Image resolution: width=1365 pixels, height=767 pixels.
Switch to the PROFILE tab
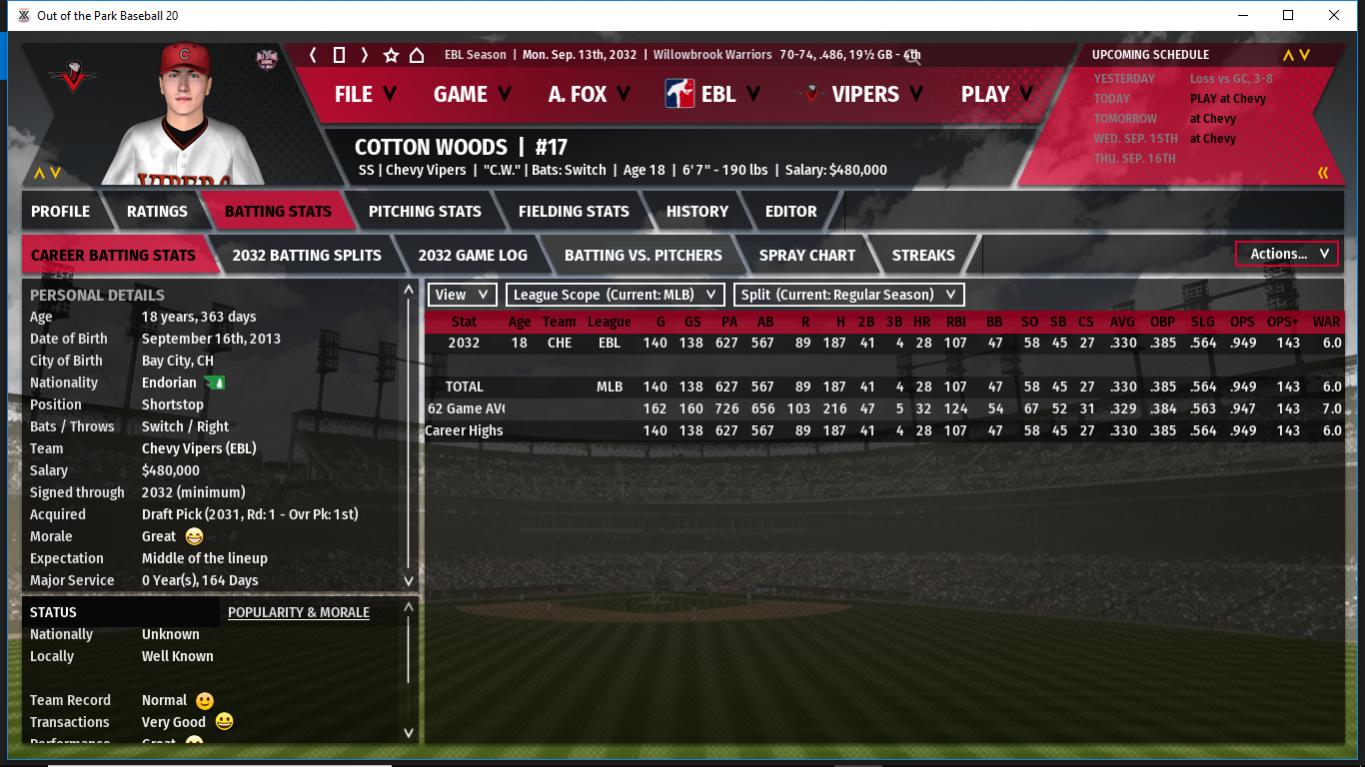[x=60, y=211]
